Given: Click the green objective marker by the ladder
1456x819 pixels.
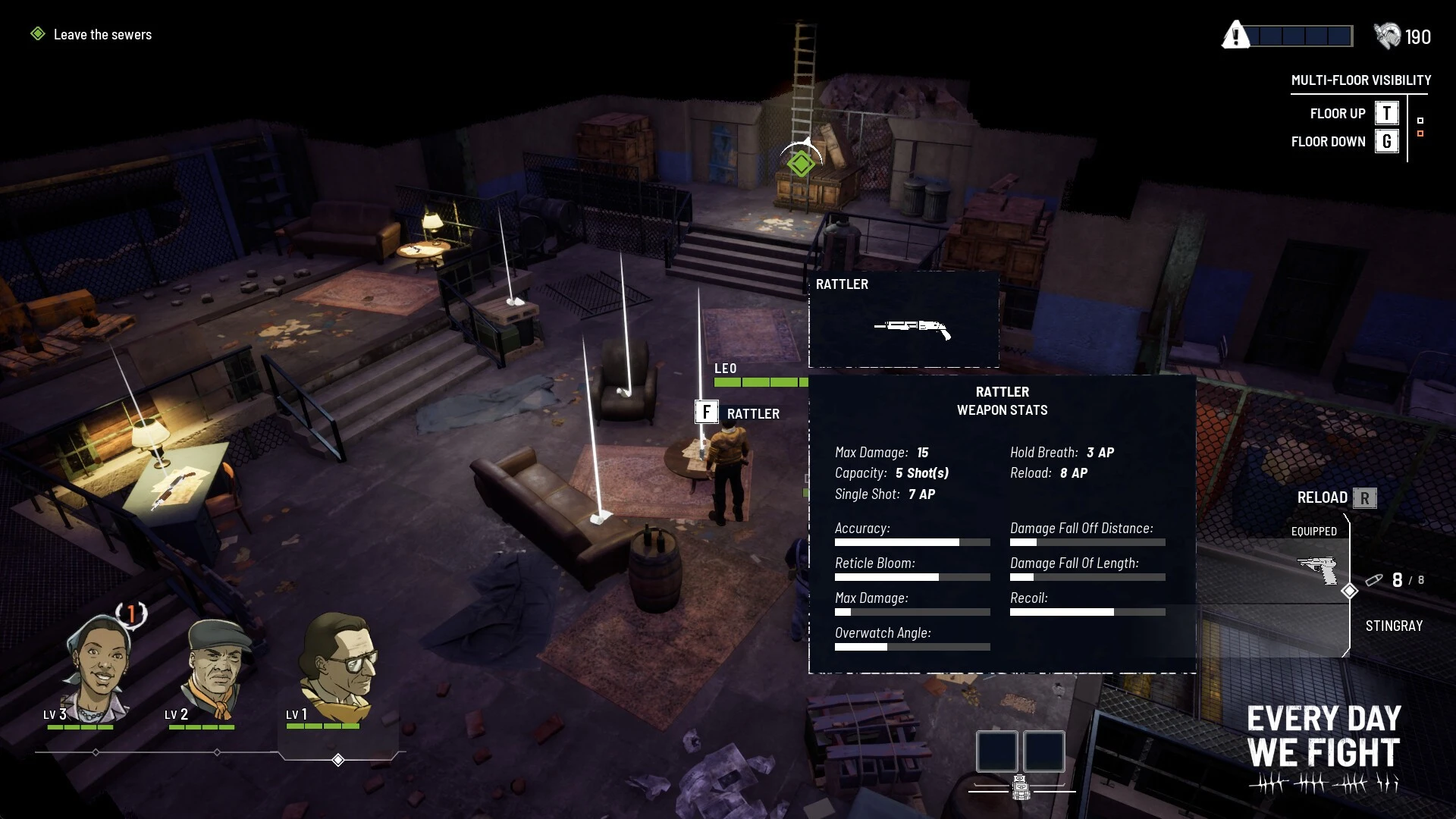Looking at the screenshot, I should (x=801, y=163).
